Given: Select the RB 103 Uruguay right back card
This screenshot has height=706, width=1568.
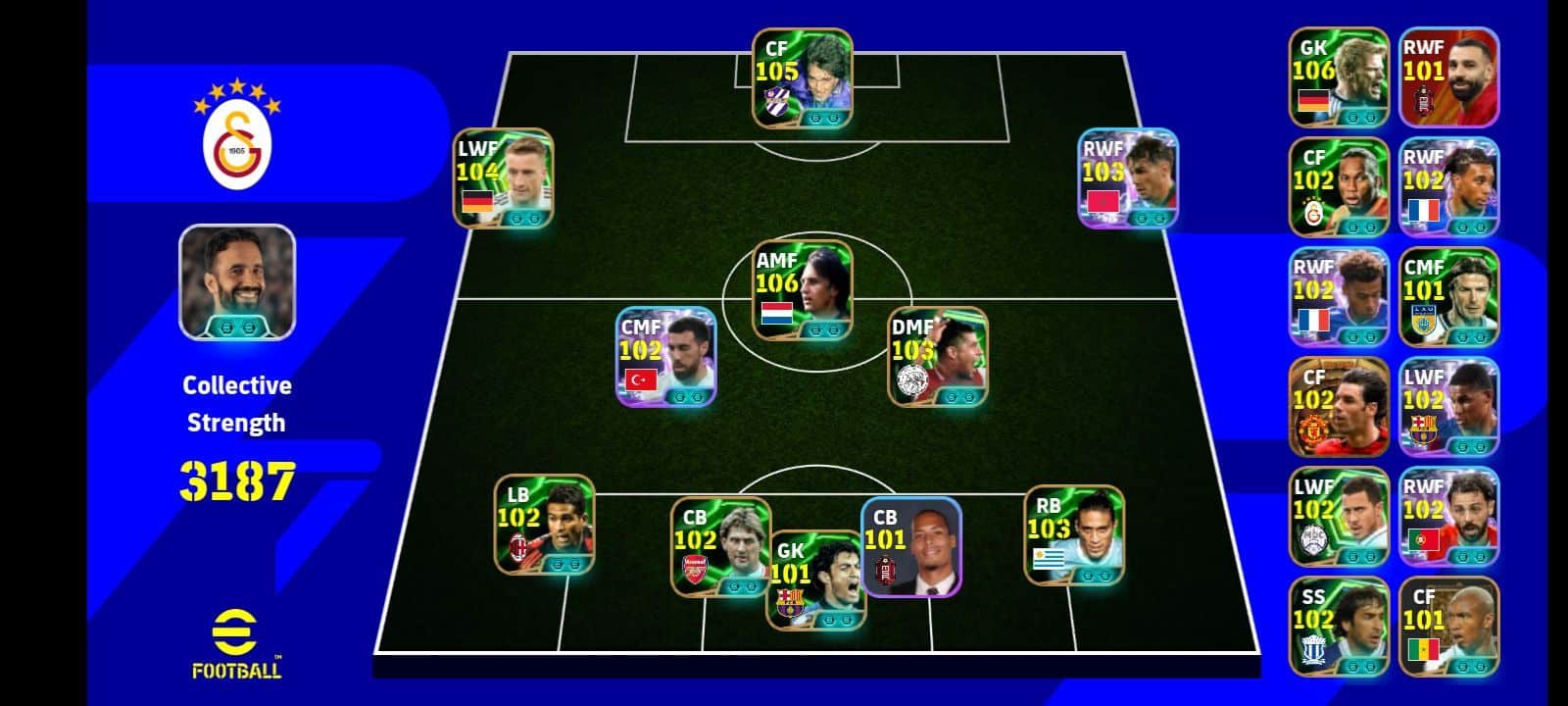Looking at the screenshot, I should tap(1074, 535).
